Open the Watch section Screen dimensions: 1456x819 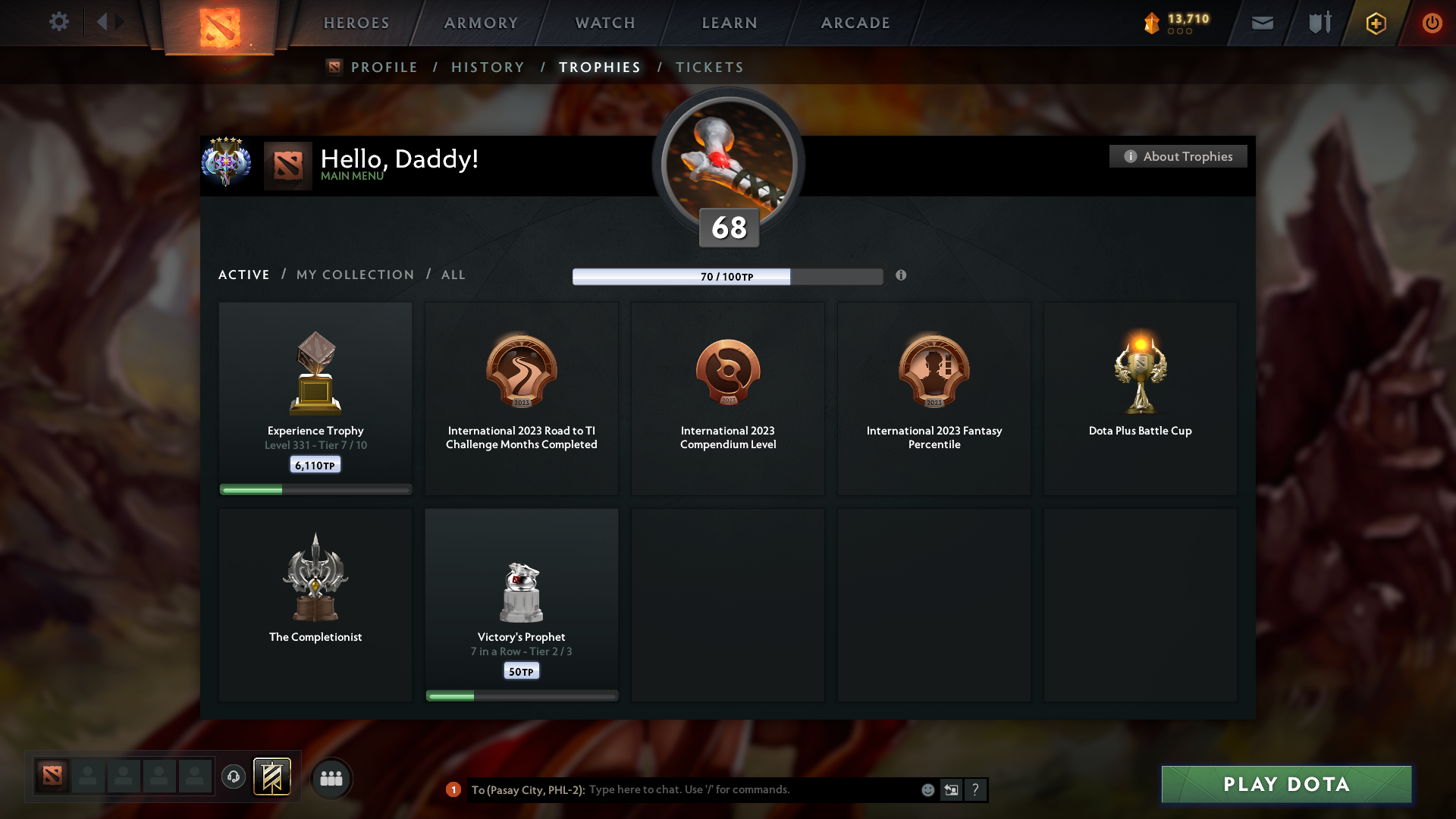(605, 23)
